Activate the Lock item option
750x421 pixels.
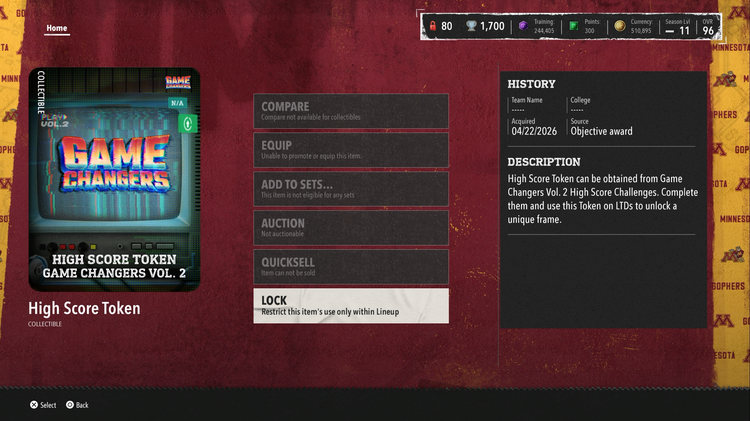[x=350, y=306]
